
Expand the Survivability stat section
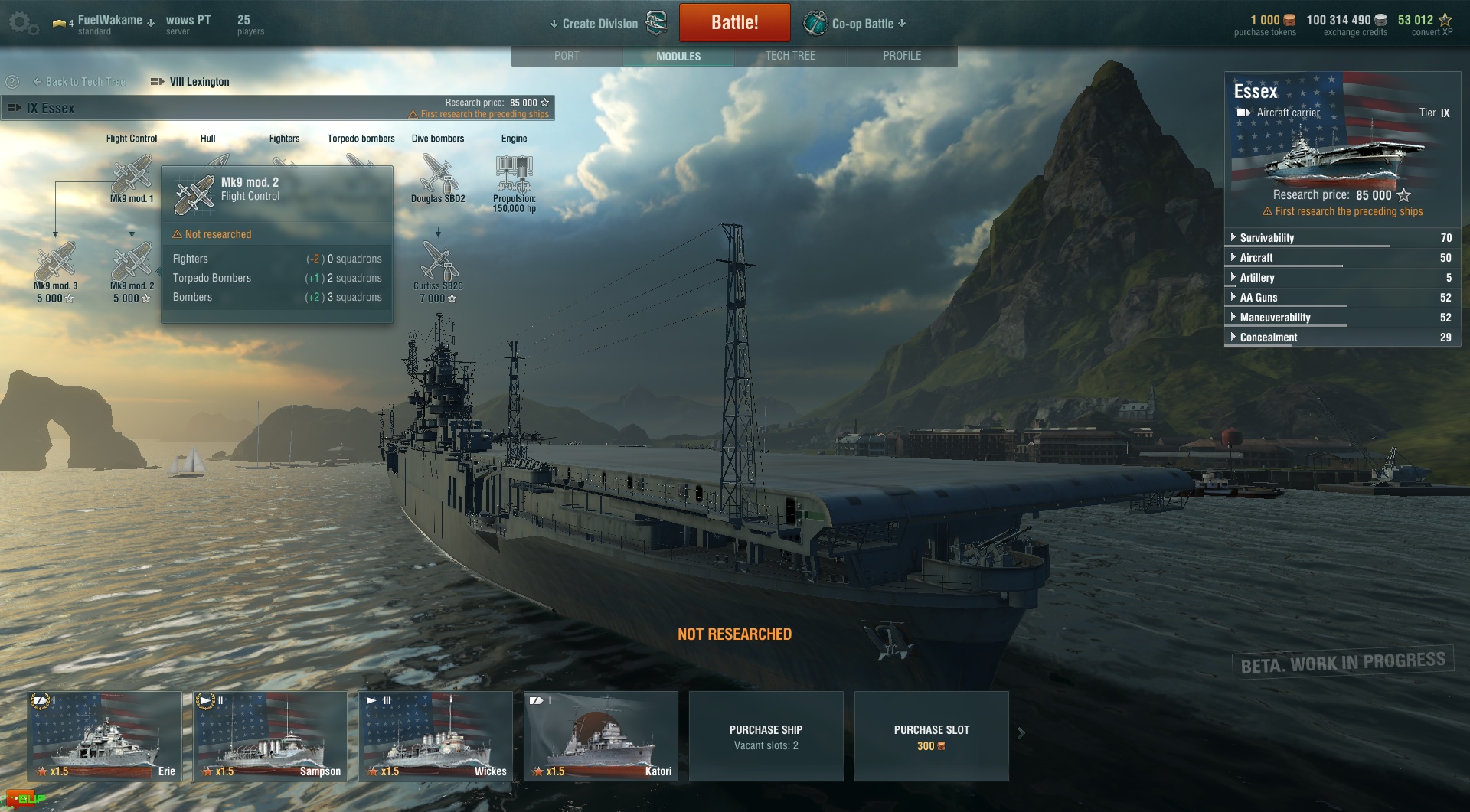click(1266, 238)
